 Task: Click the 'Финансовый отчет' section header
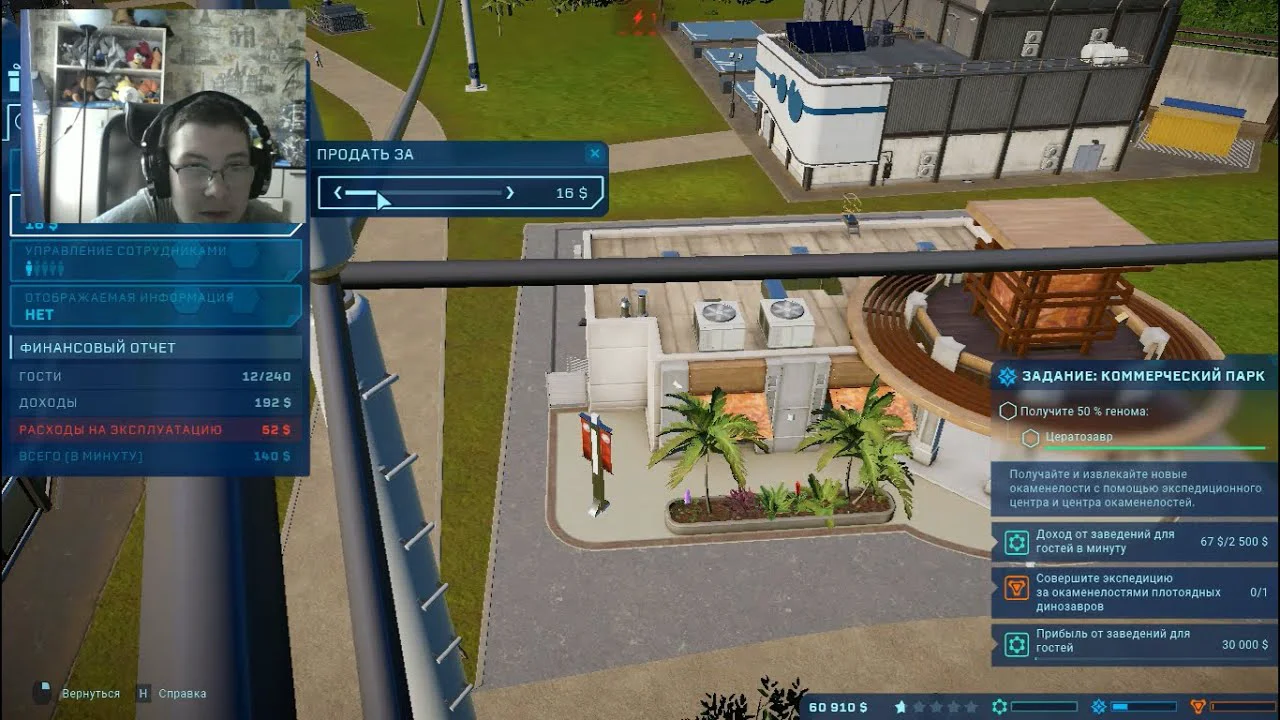coord(156,348)
